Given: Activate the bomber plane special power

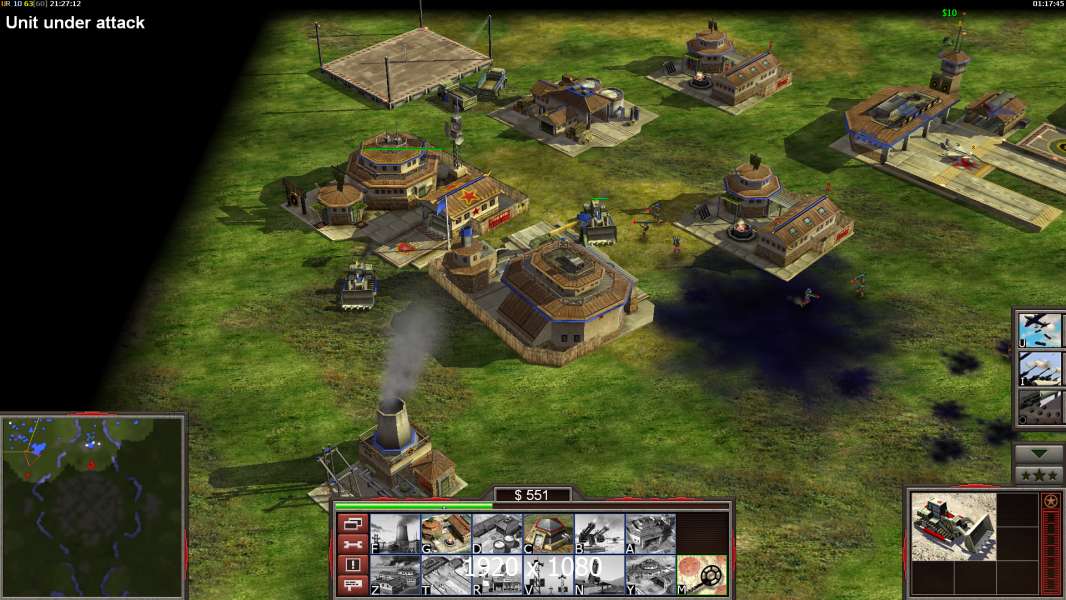Looking at the screenshot, I should 1040,330.
